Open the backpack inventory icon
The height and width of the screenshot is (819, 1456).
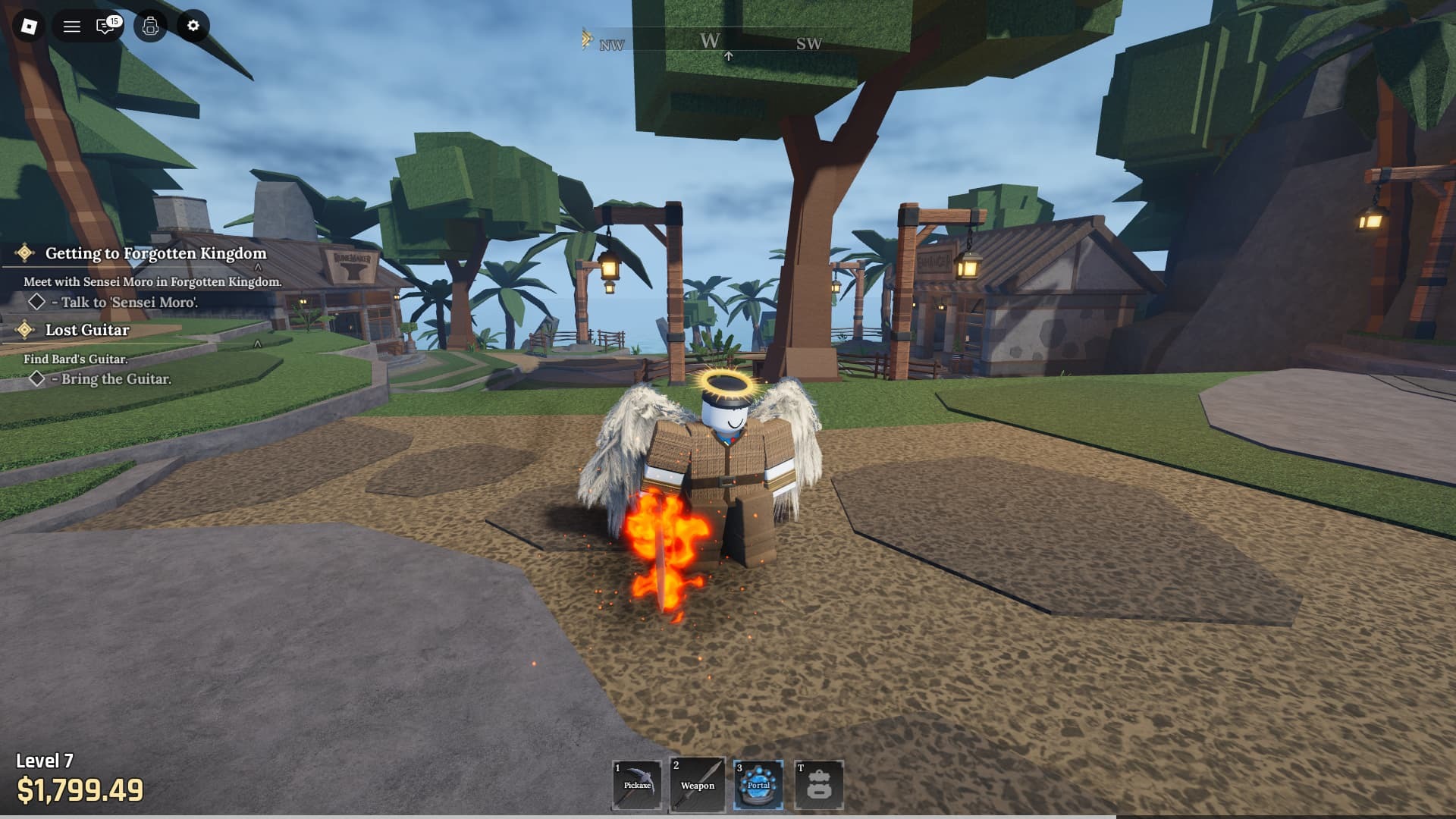pyautogui.click(x=150, y=27)
